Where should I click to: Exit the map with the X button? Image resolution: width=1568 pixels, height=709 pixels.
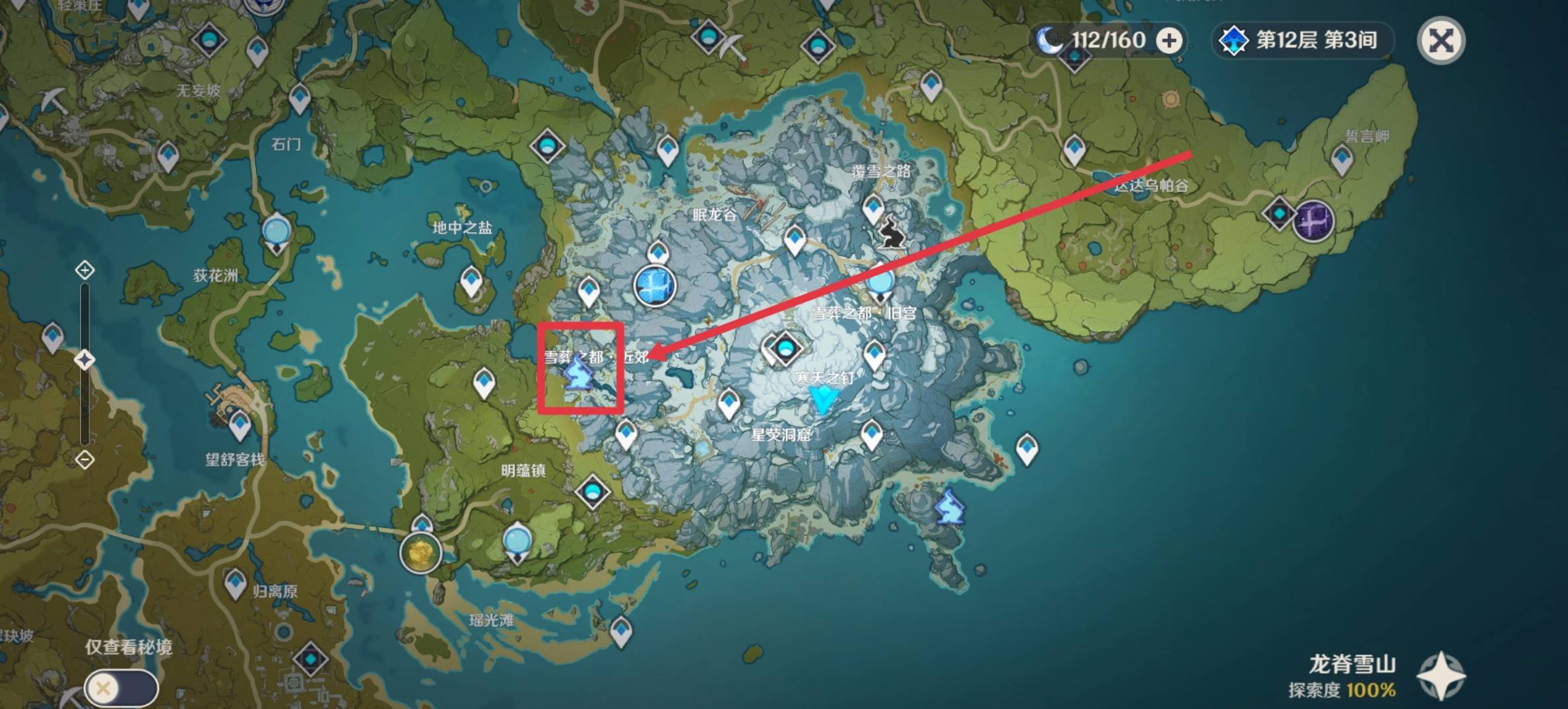[1442, 41]
